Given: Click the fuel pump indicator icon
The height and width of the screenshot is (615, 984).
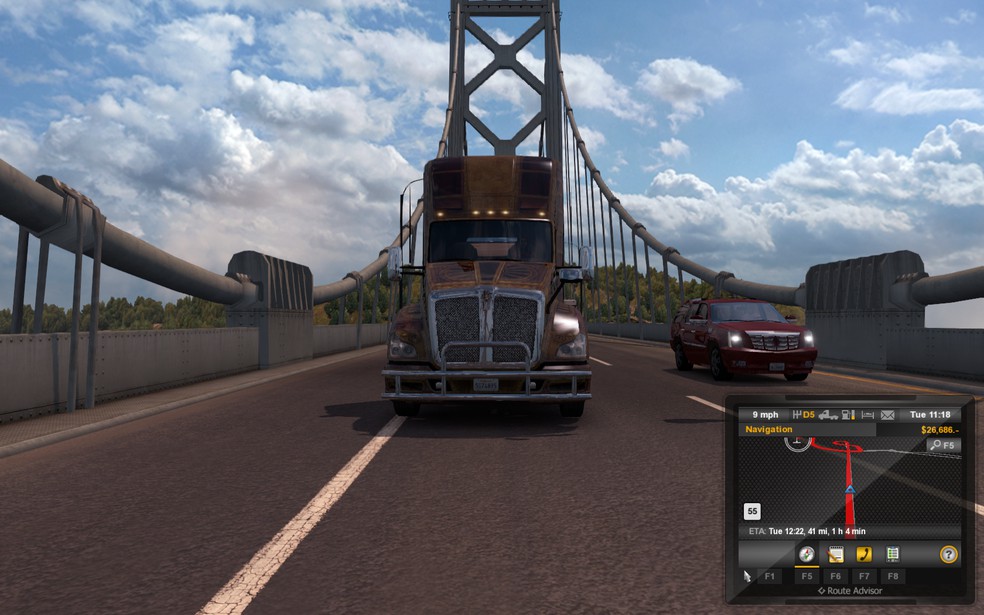Looking at the screenshot, I should (x=848, y=415).
